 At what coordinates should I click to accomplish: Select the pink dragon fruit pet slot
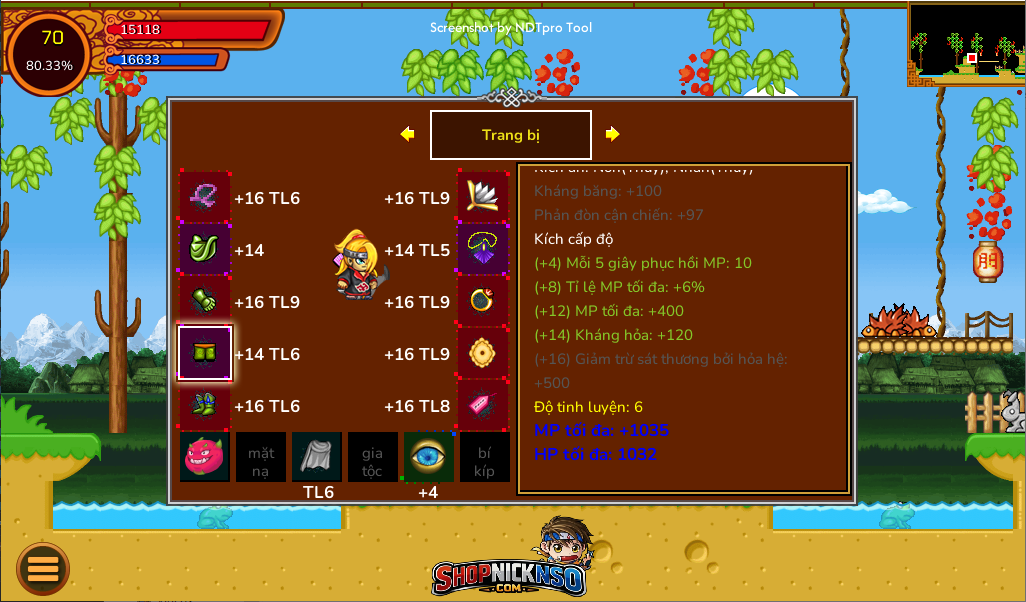click(205, 457)
